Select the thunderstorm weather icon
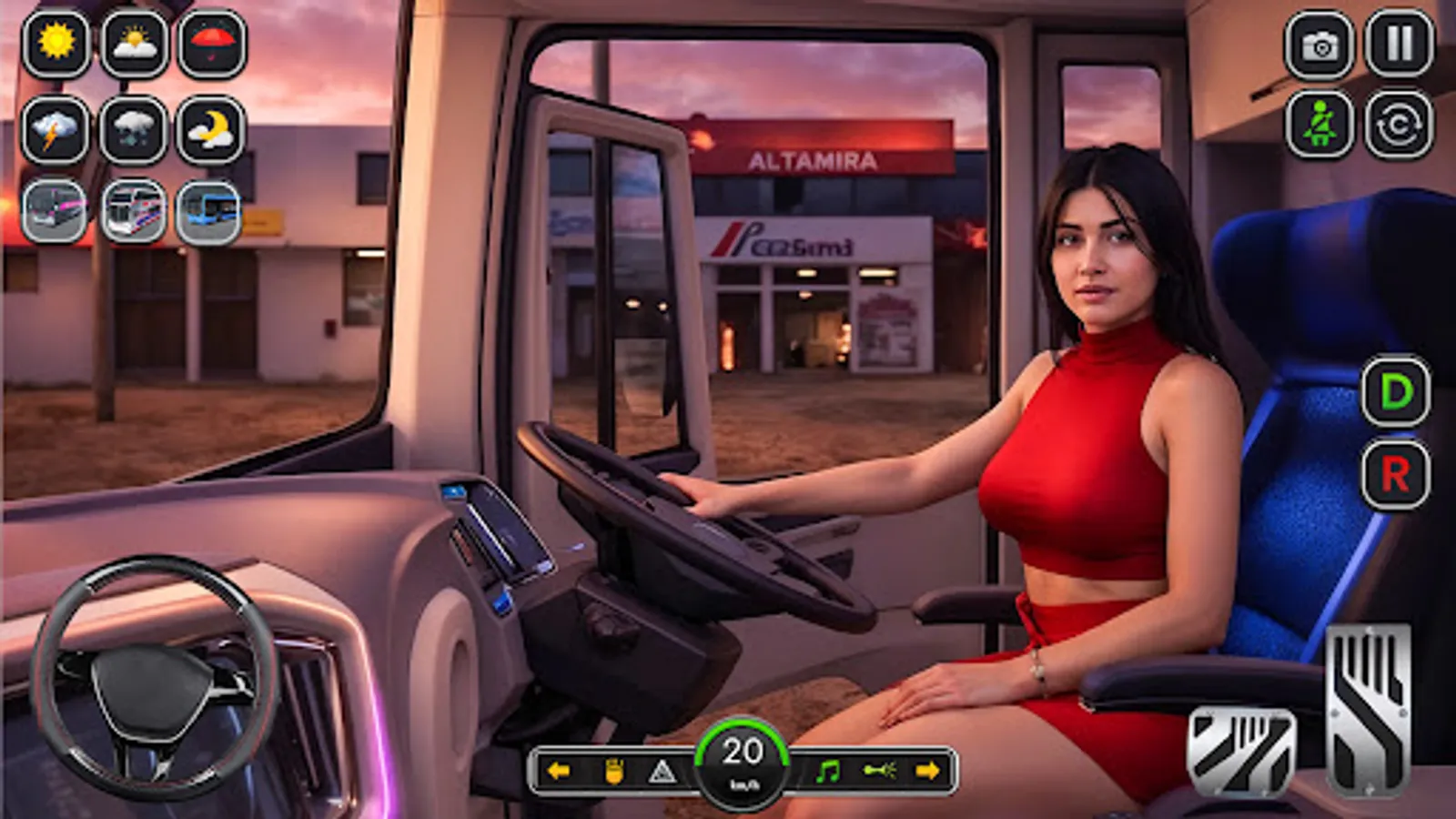 (x=53, y=127)
